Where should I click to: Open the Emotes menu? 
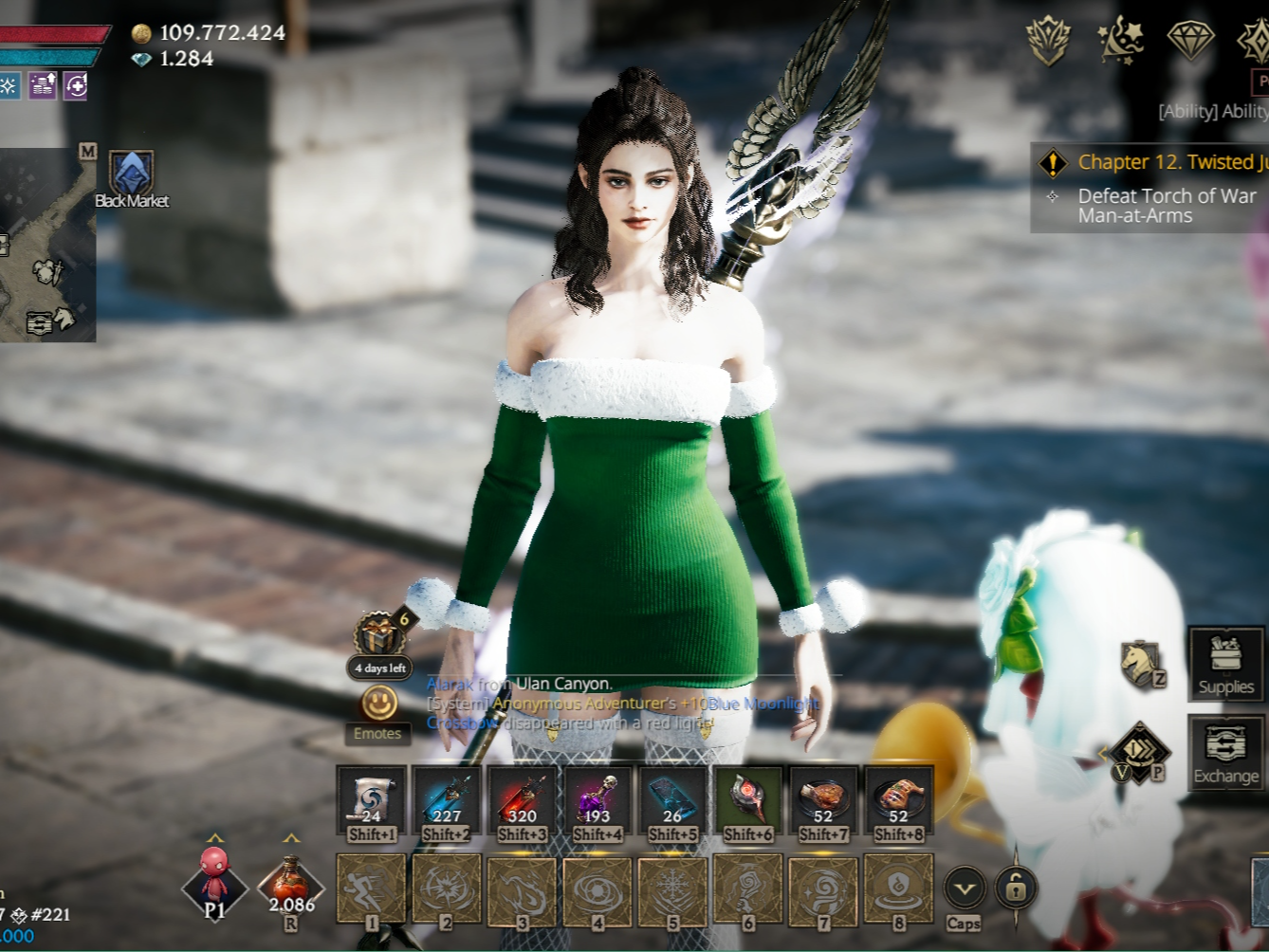379,705
